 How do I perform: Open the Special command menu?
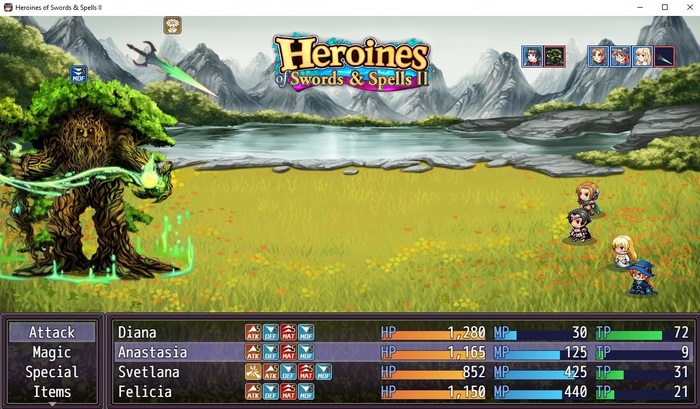click(52, 372)
